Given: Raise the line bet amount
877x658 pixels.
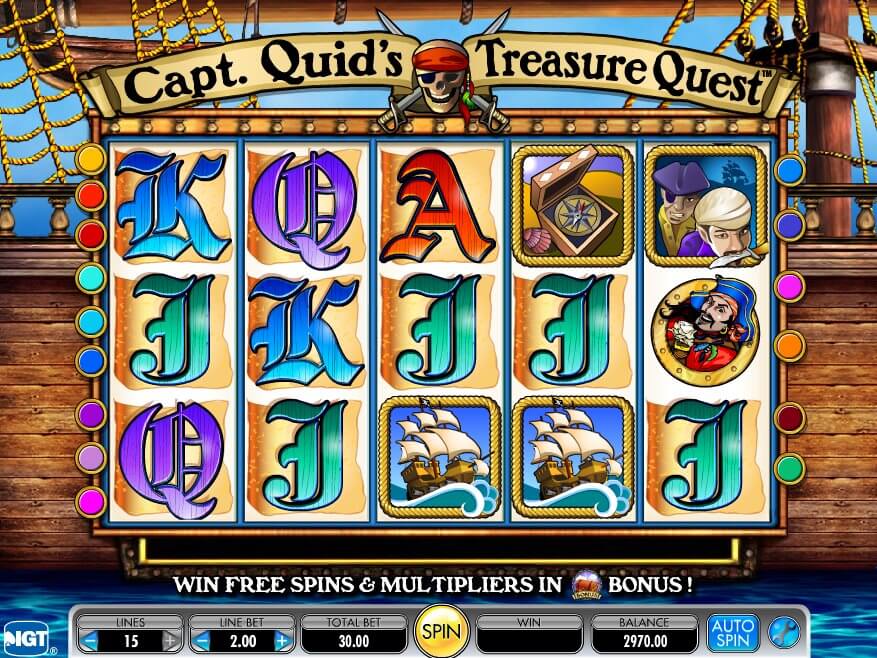Looking at the screenshot, I should tap(282, 640).
